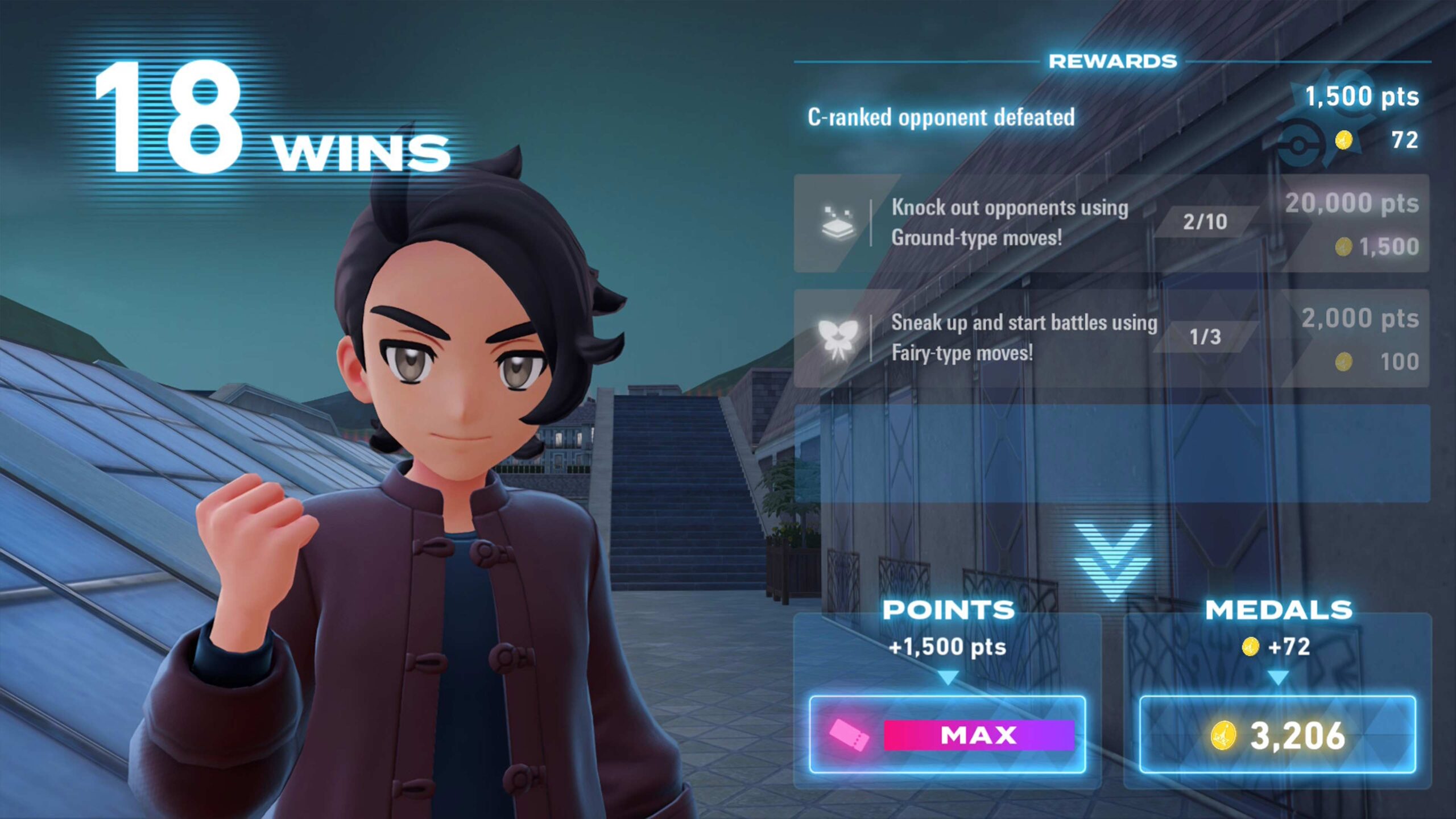Click the 3,206 medals total panel
The width and height of the screenshot is (1456, 819).
(1277, 734)
